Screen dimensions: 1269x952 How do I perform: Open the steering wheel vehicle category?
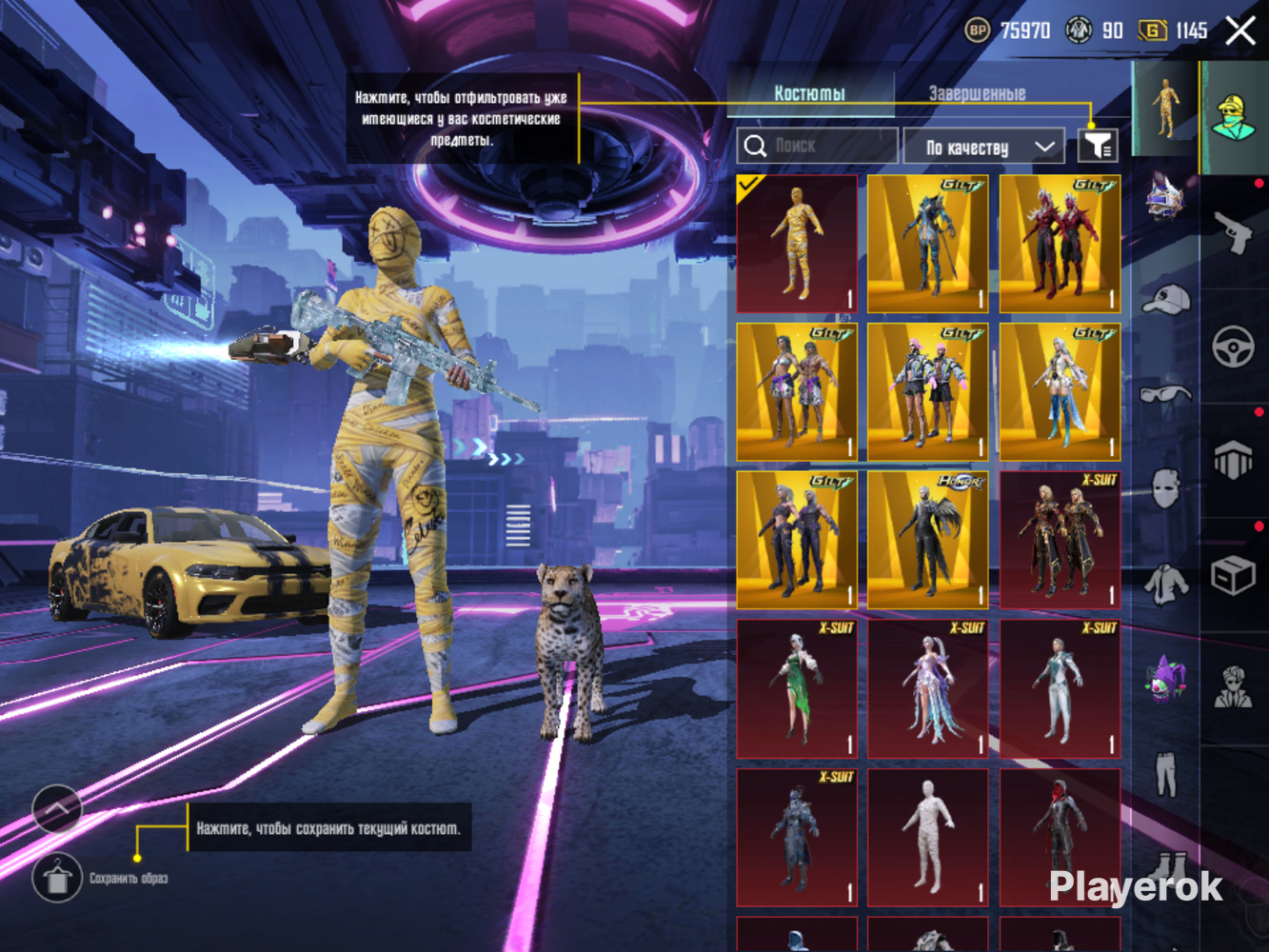click(x=1233, y=347)
